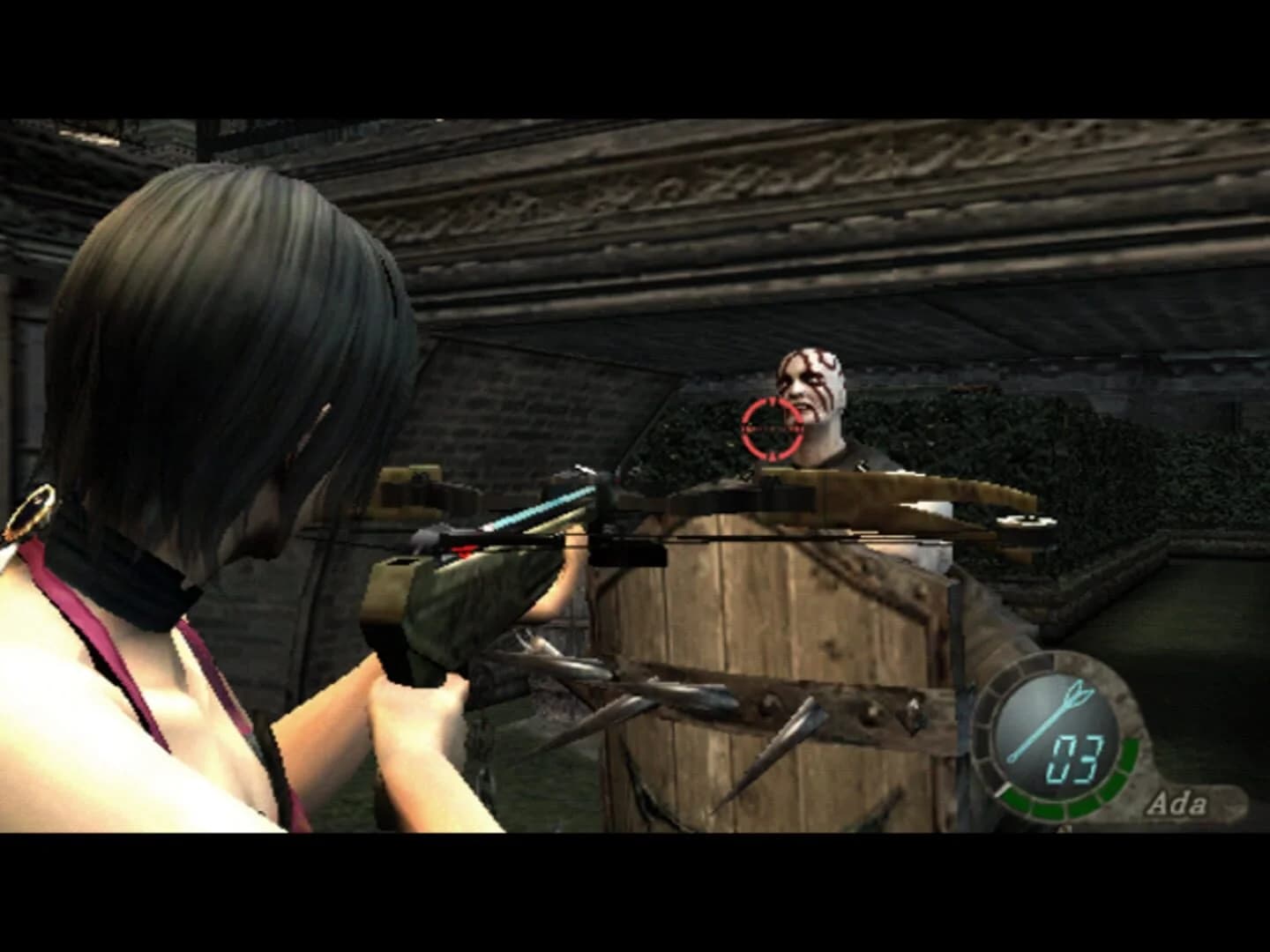Viewport: 1270px width, 952px height.
Task: Toggle the white tick mark on the gauge ring
Action: 1005,787
